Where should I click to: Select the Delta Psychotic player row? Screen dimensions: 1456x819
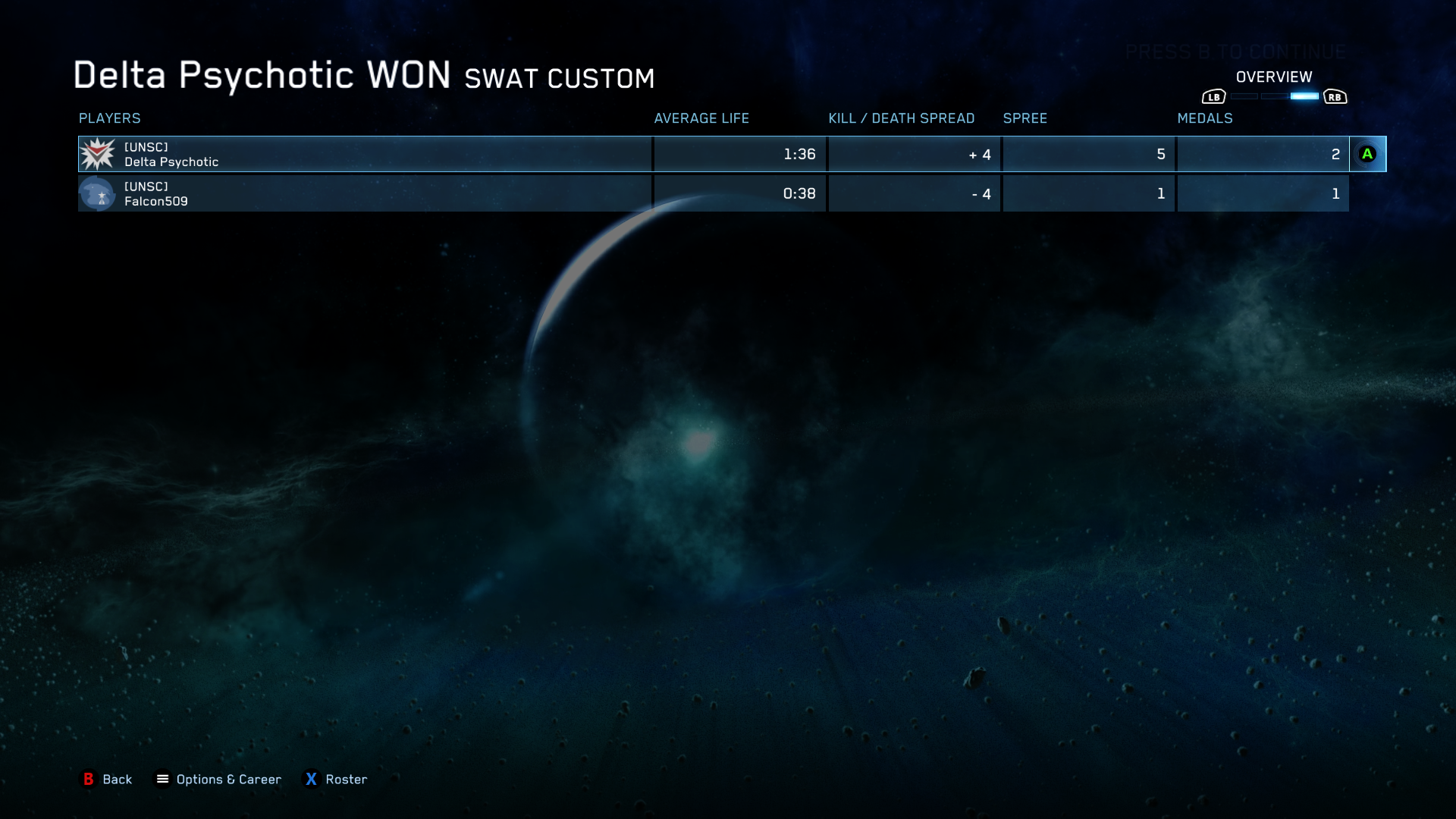(364, 155)
